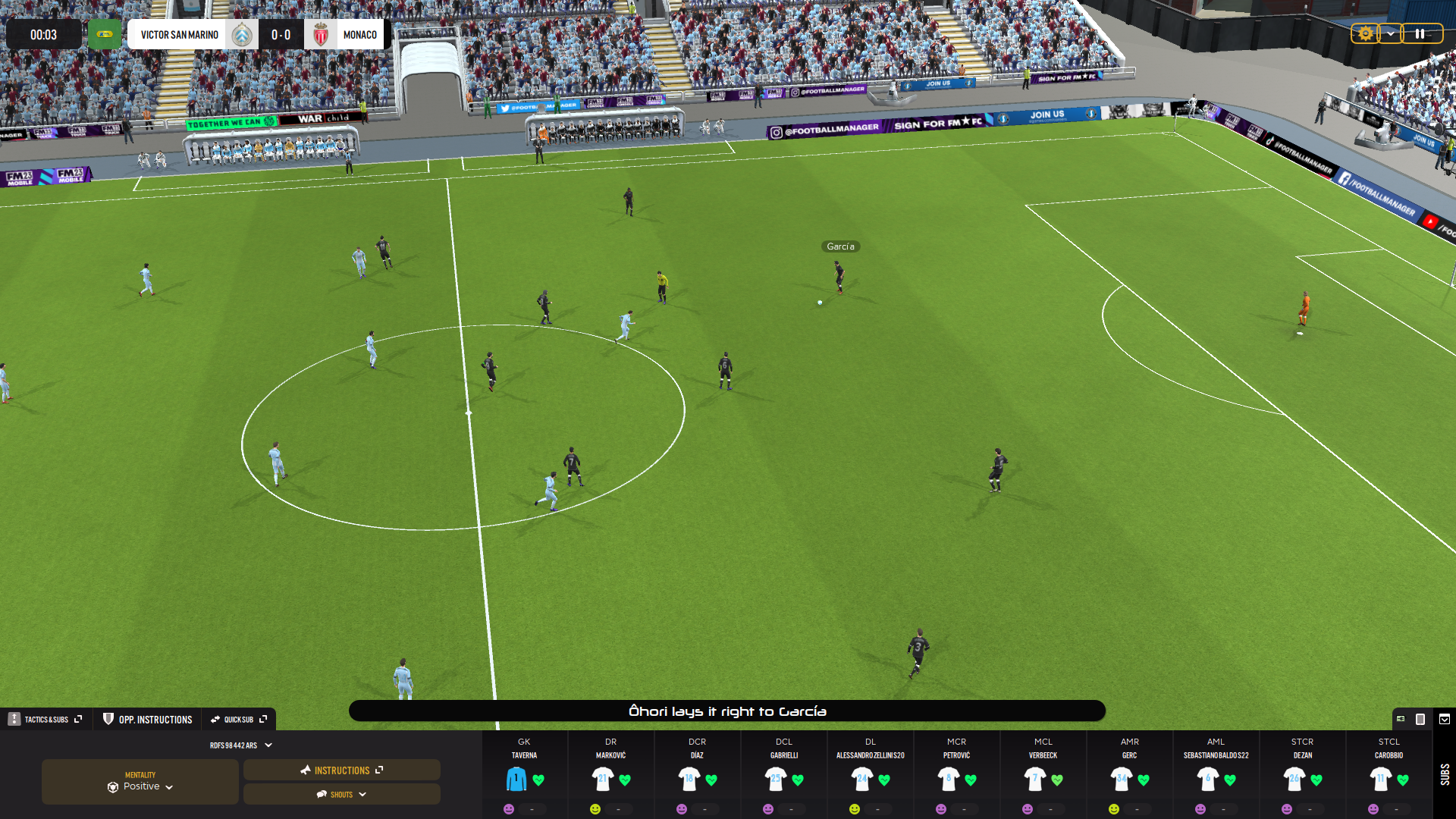
Task: Select striker Carobbio's number 11 shirt
Action: pyautogui.click(x=1380, y=779)
